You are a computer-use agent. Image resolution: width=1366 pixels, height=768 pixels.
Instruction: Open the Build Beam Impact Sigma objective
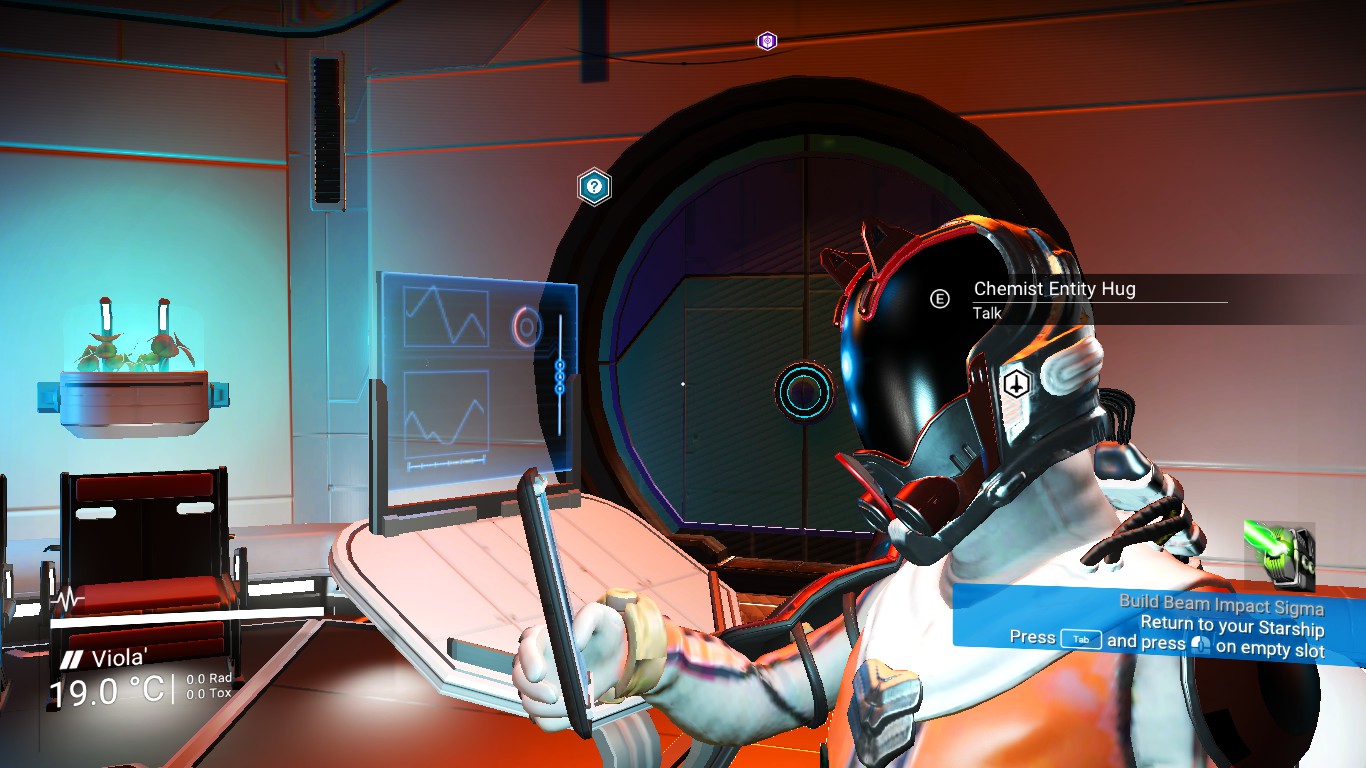coord(1220,606)
